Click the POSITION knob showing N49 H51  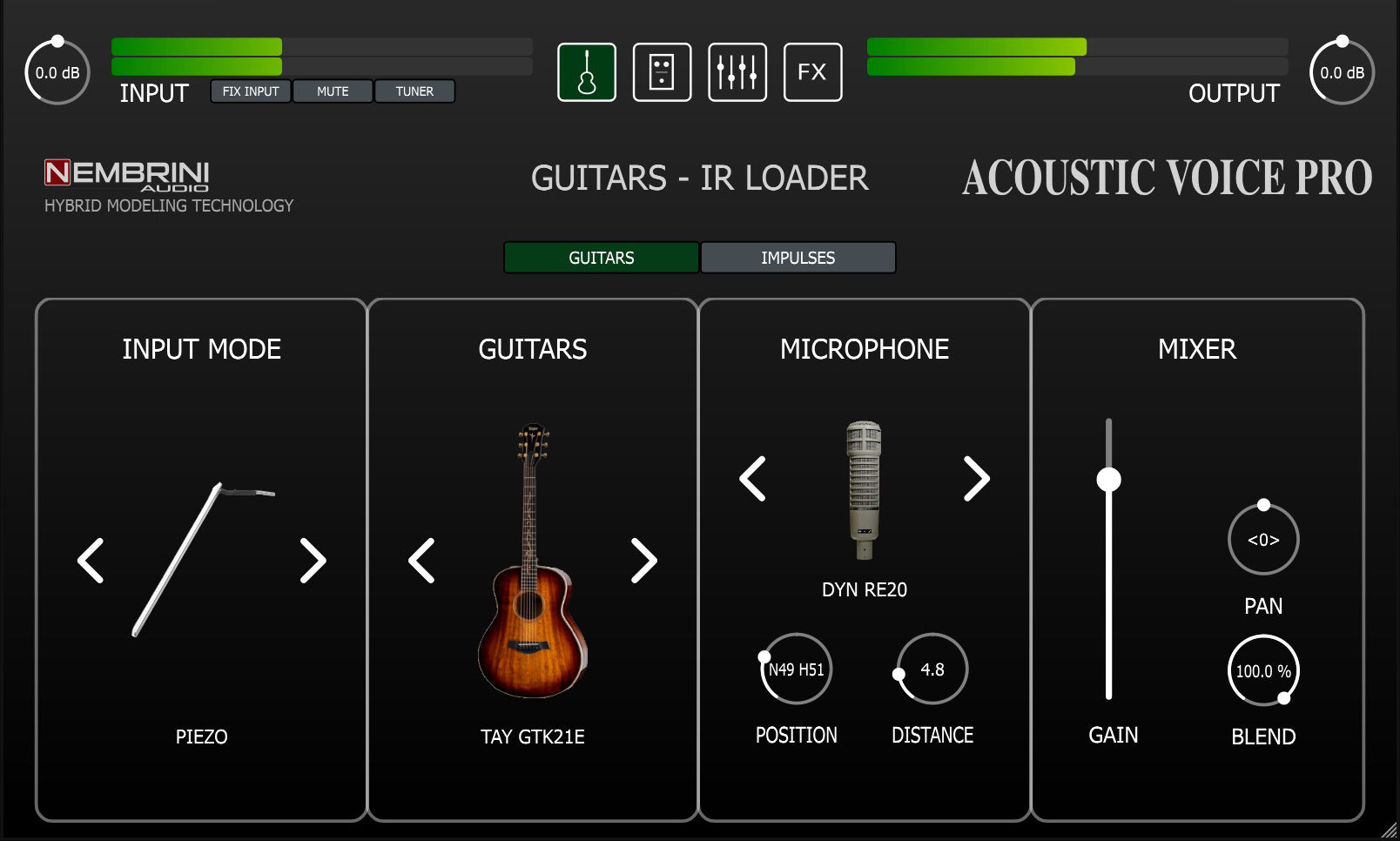click(x=796, y=669)
